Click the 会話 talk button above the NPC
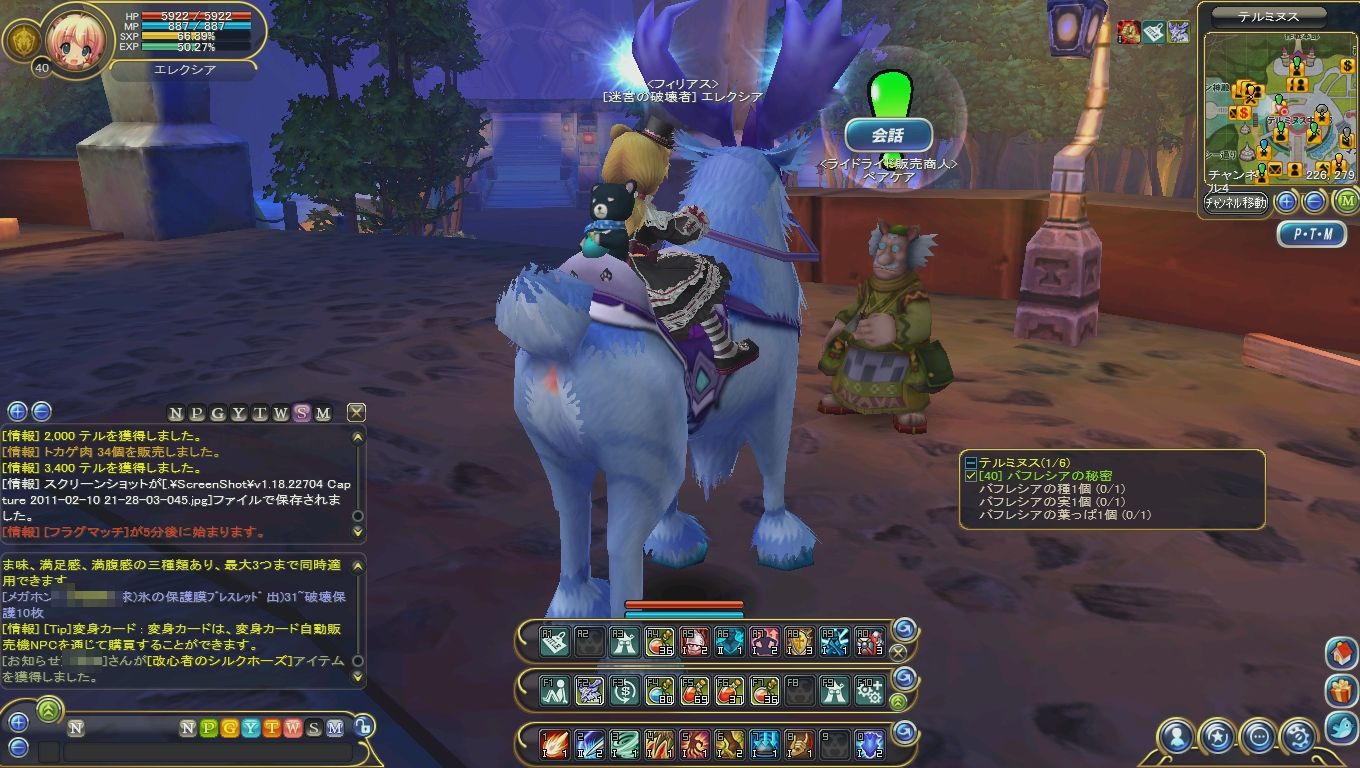1360x768 pixels. click(888, 135)
